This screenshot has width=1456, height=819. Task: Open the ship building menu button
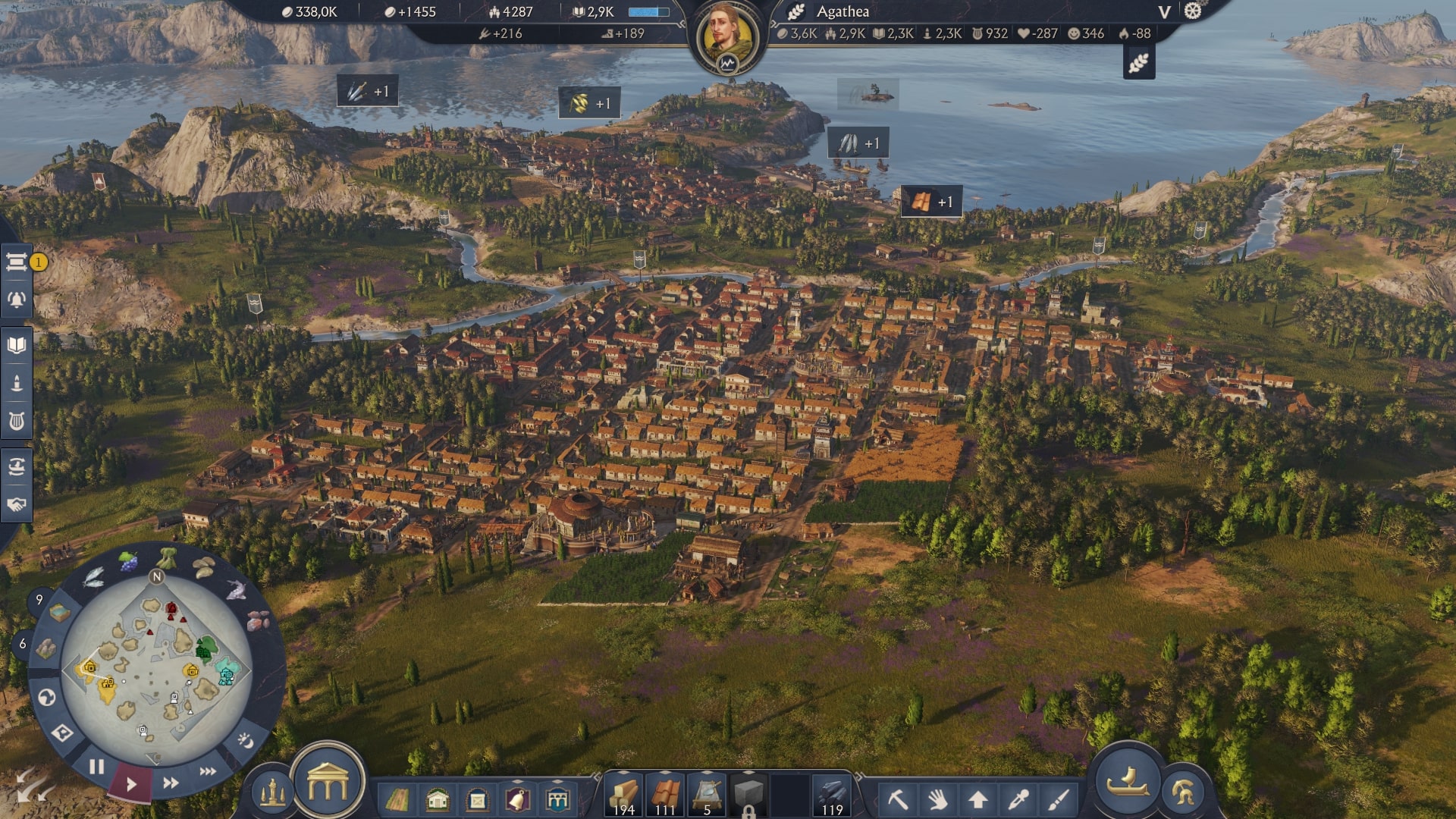click(1127, 781)
